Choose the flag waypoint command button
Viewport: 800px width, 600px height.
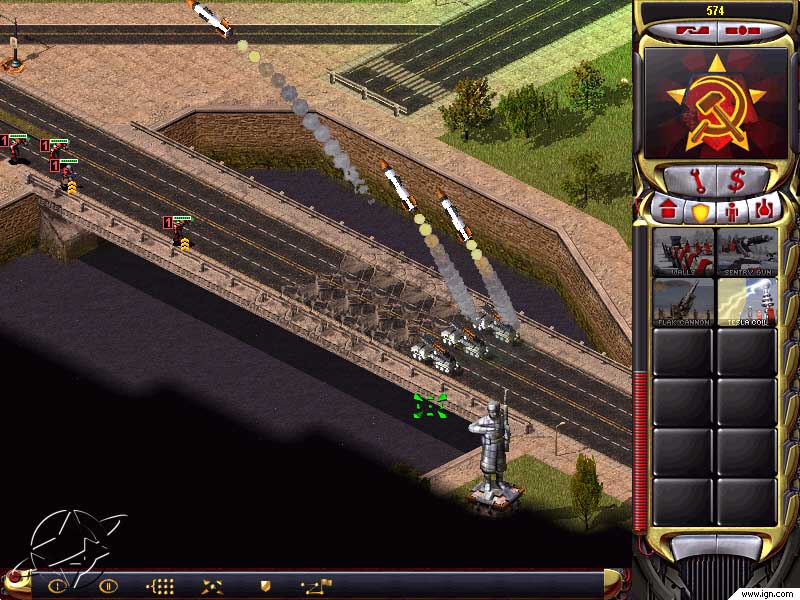[x=317, y=586]
